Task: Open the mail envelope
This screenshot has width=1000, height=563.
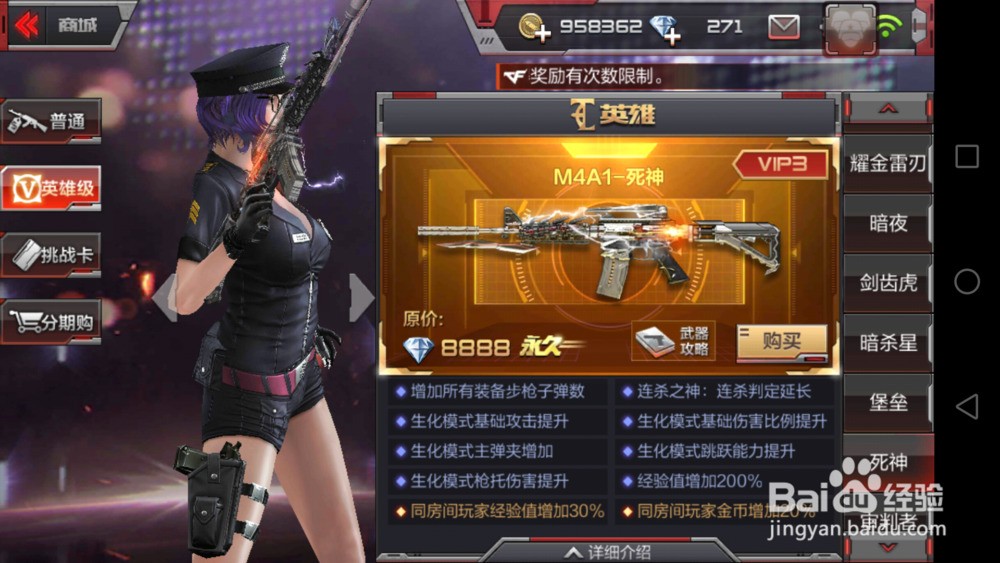Action: coord(783,27)
